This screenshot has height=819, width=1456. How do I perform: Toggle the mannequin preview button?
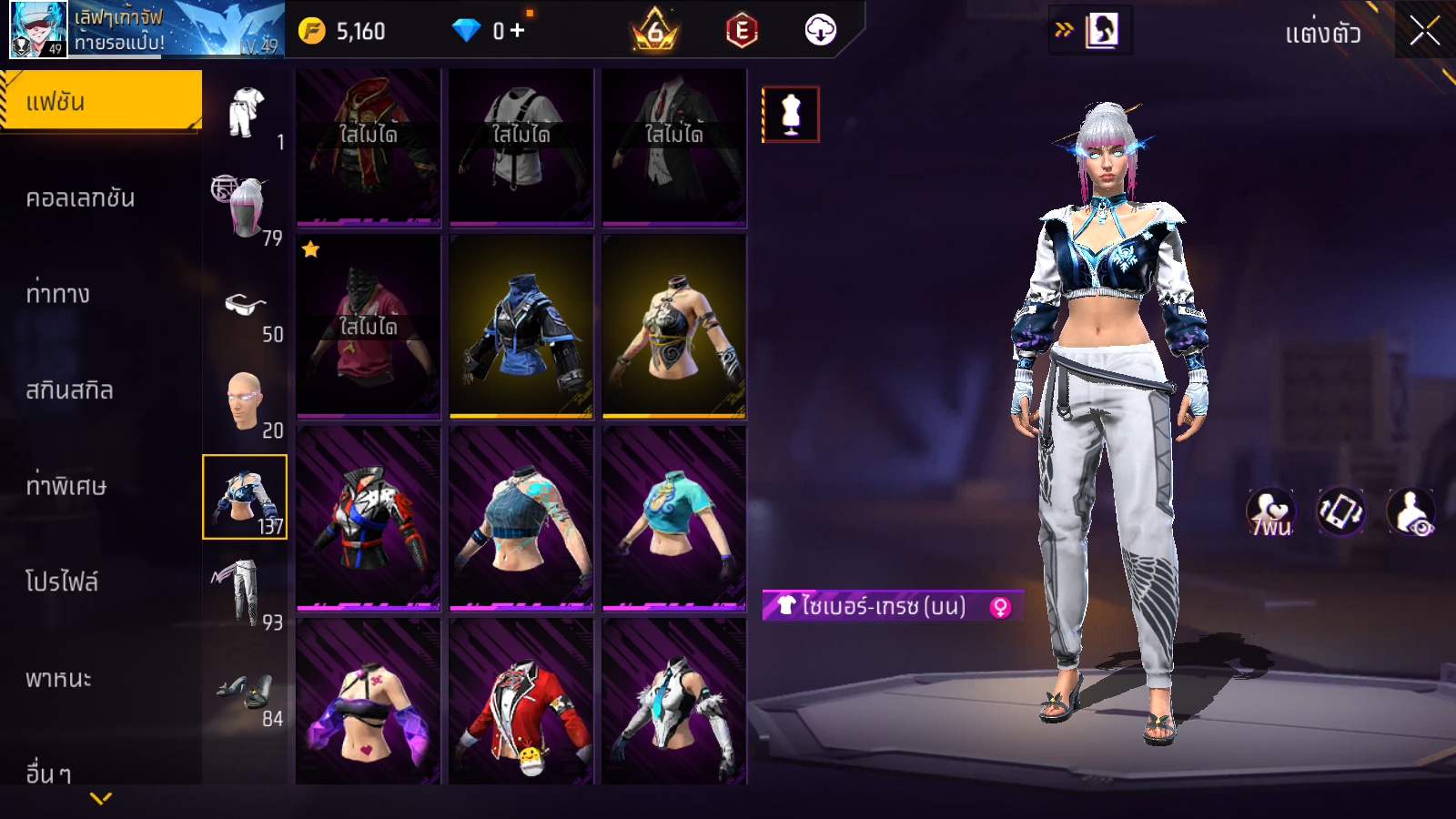click(x=791, y=115)
